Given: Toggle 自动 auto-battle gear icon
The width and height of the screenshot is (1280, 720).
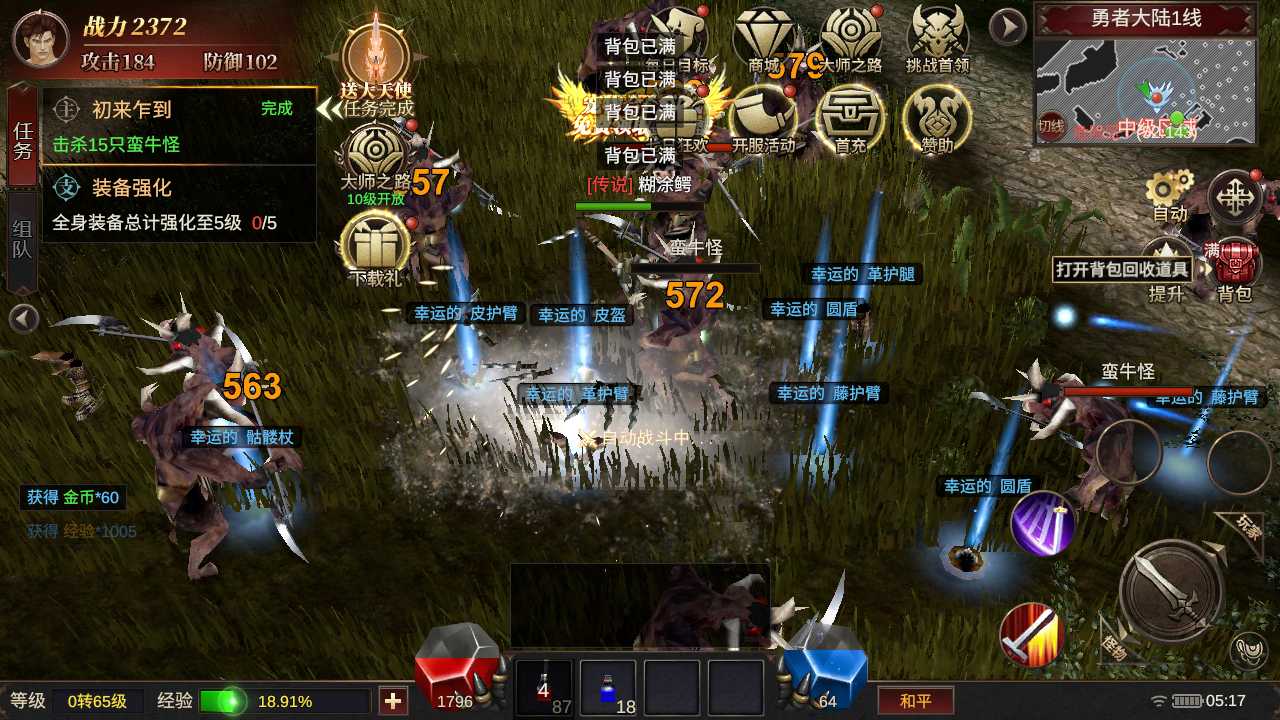Looking at the screenshot, I should 1169,194.
